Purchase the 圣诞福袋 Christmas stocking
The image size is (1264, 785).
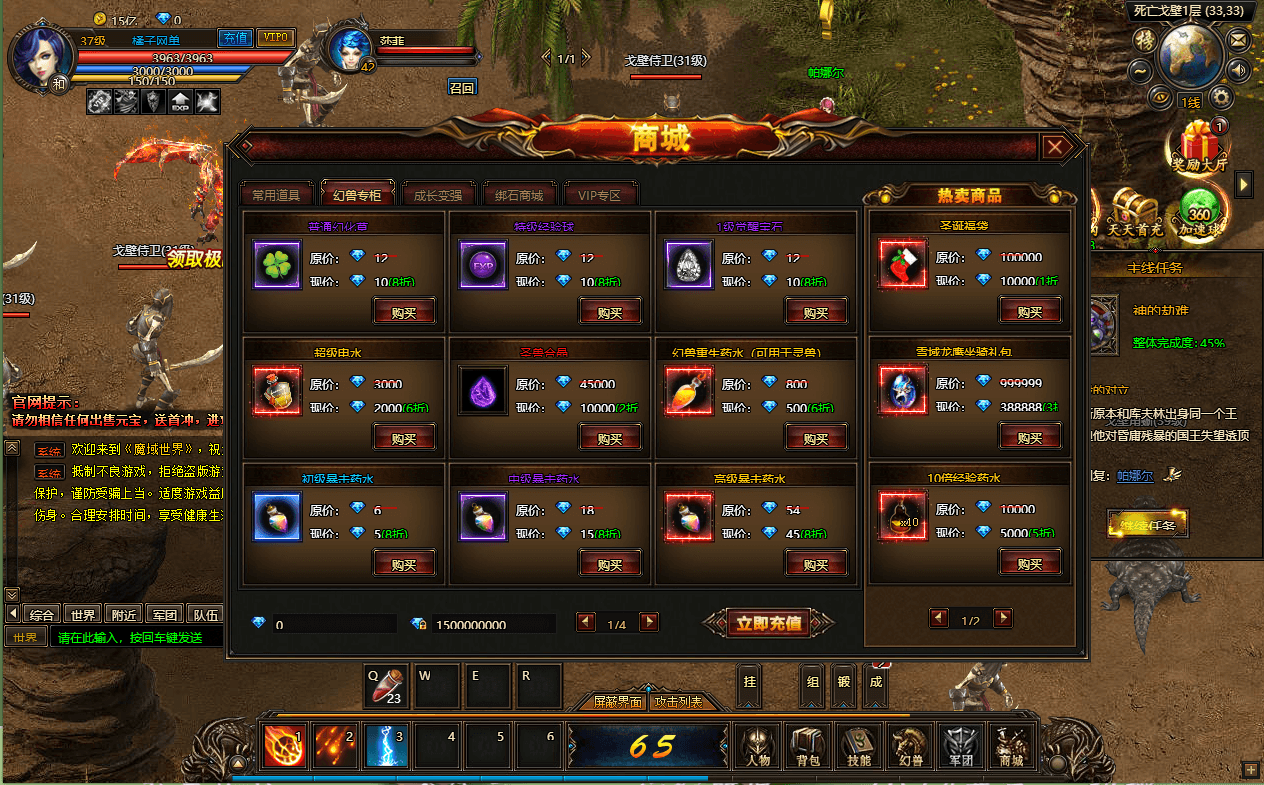(x=1030, y=312)
